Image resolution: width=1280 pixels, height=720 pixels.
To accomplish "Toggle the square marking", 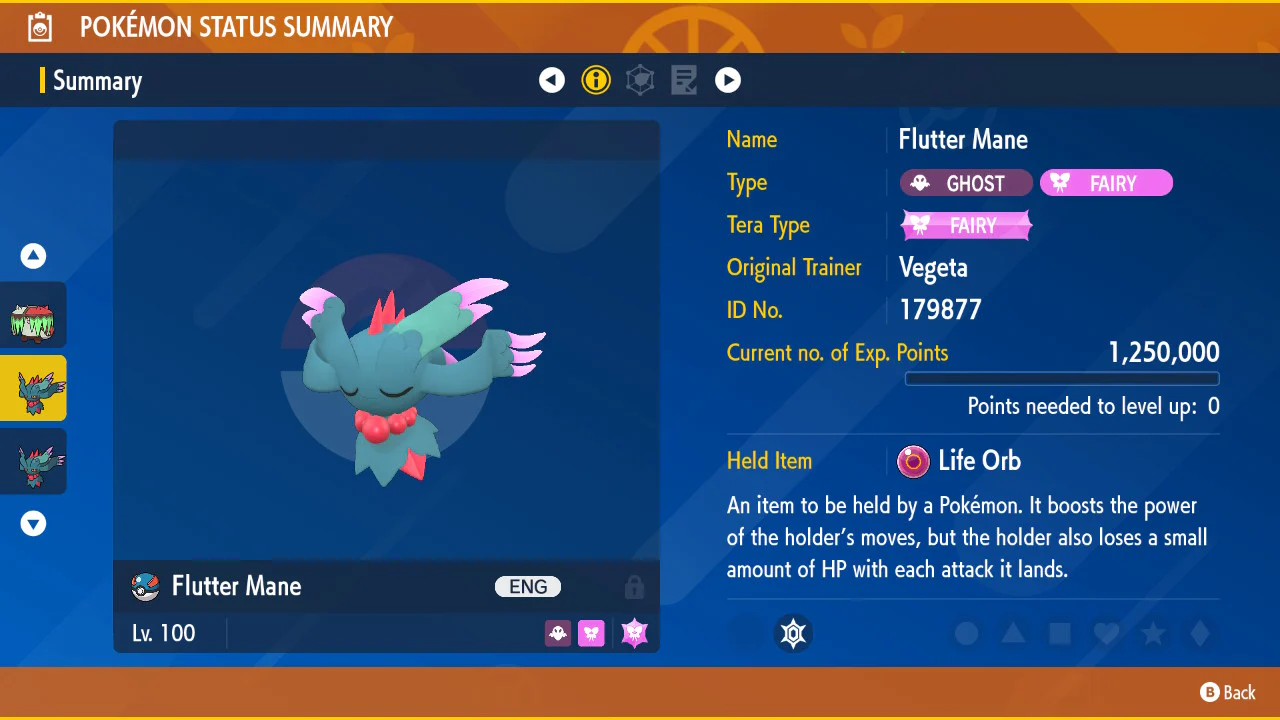I will click(x=1060, y=633).
